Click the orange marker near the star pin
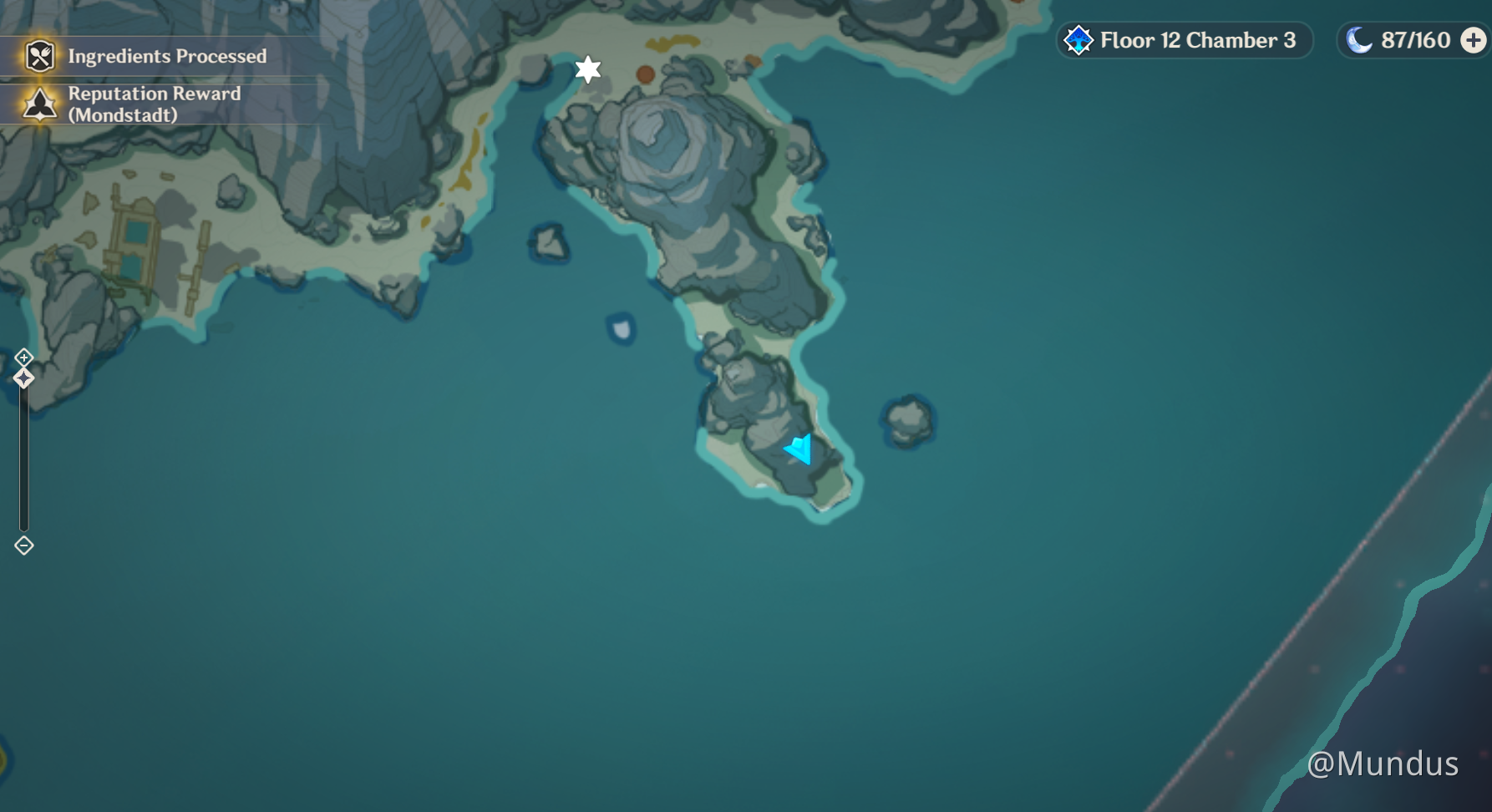 645,73
